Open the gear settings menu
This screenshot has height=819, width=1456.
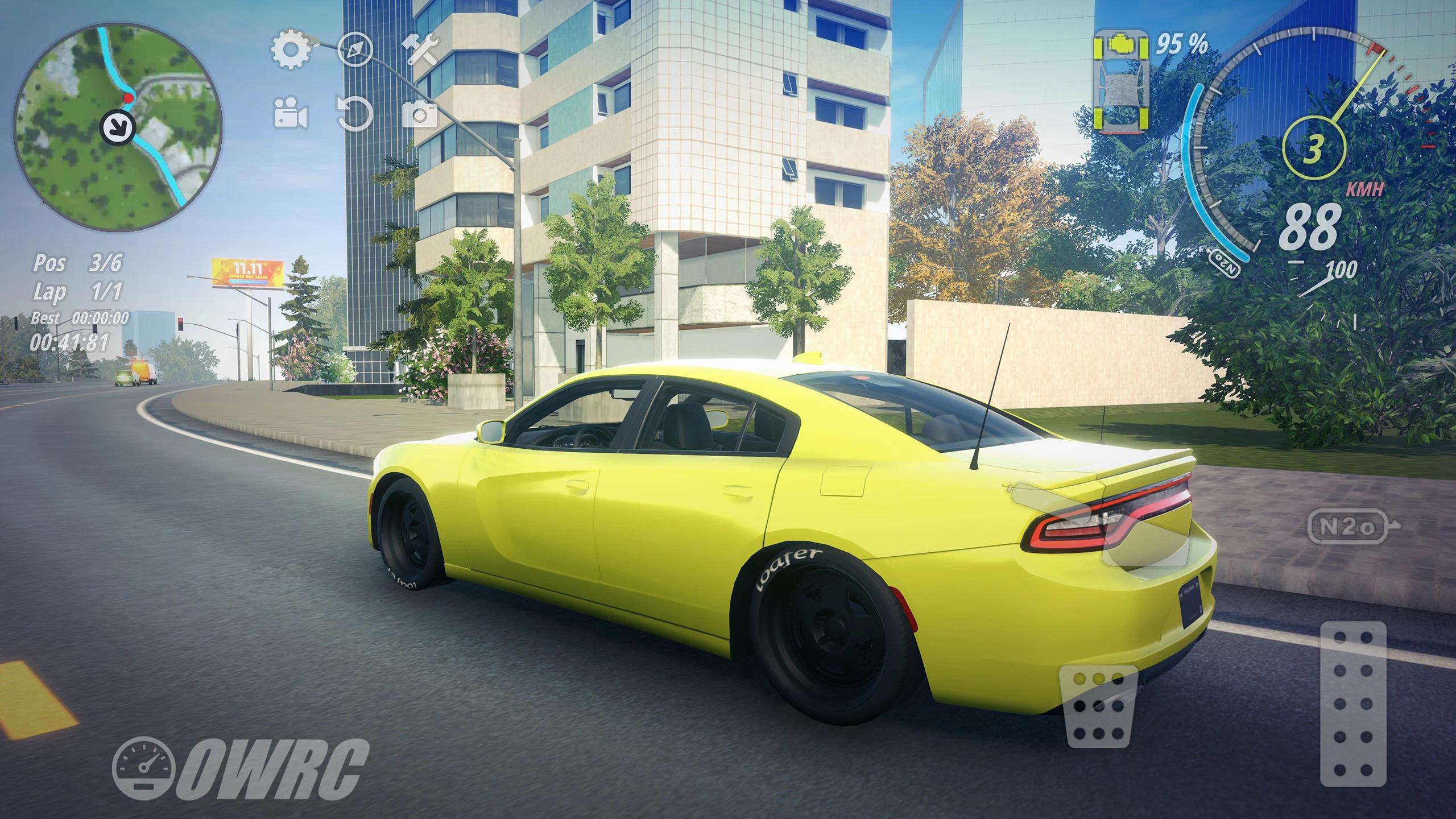click(x=291, y=49)
